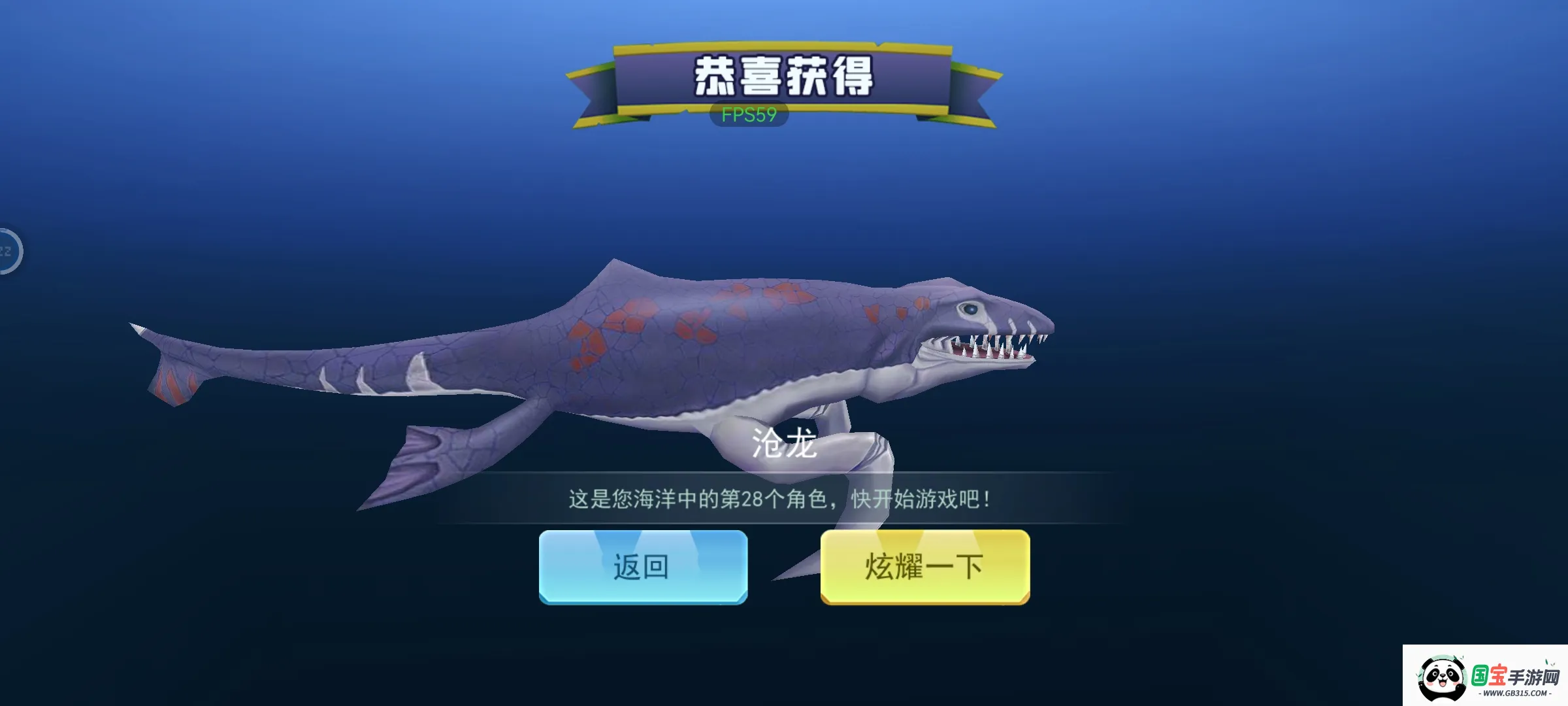The width and height of the screenshot is (1568, 706).
Task: Tap the 炫耀一下 show-off button
Action: [x=923, y=568]
